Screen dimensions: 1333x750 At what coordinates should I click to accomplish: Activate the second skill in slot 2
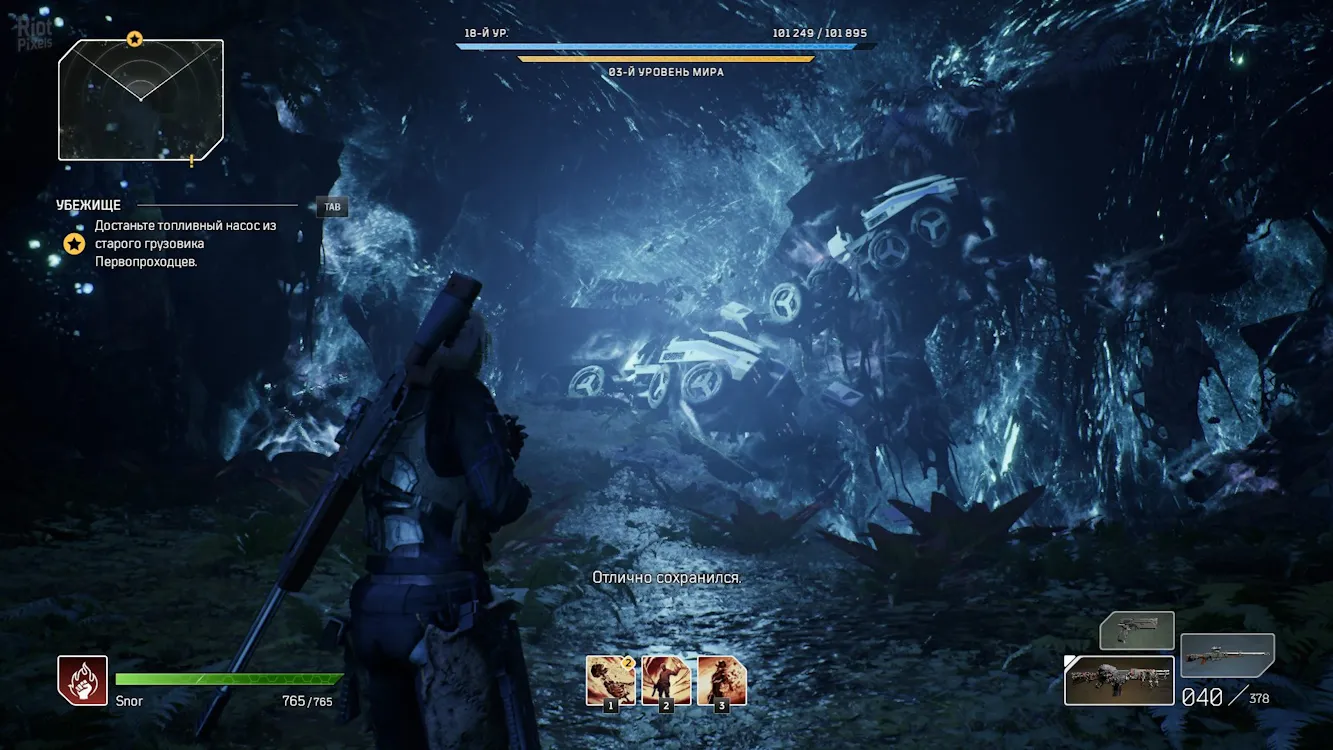tap(666, 680)
